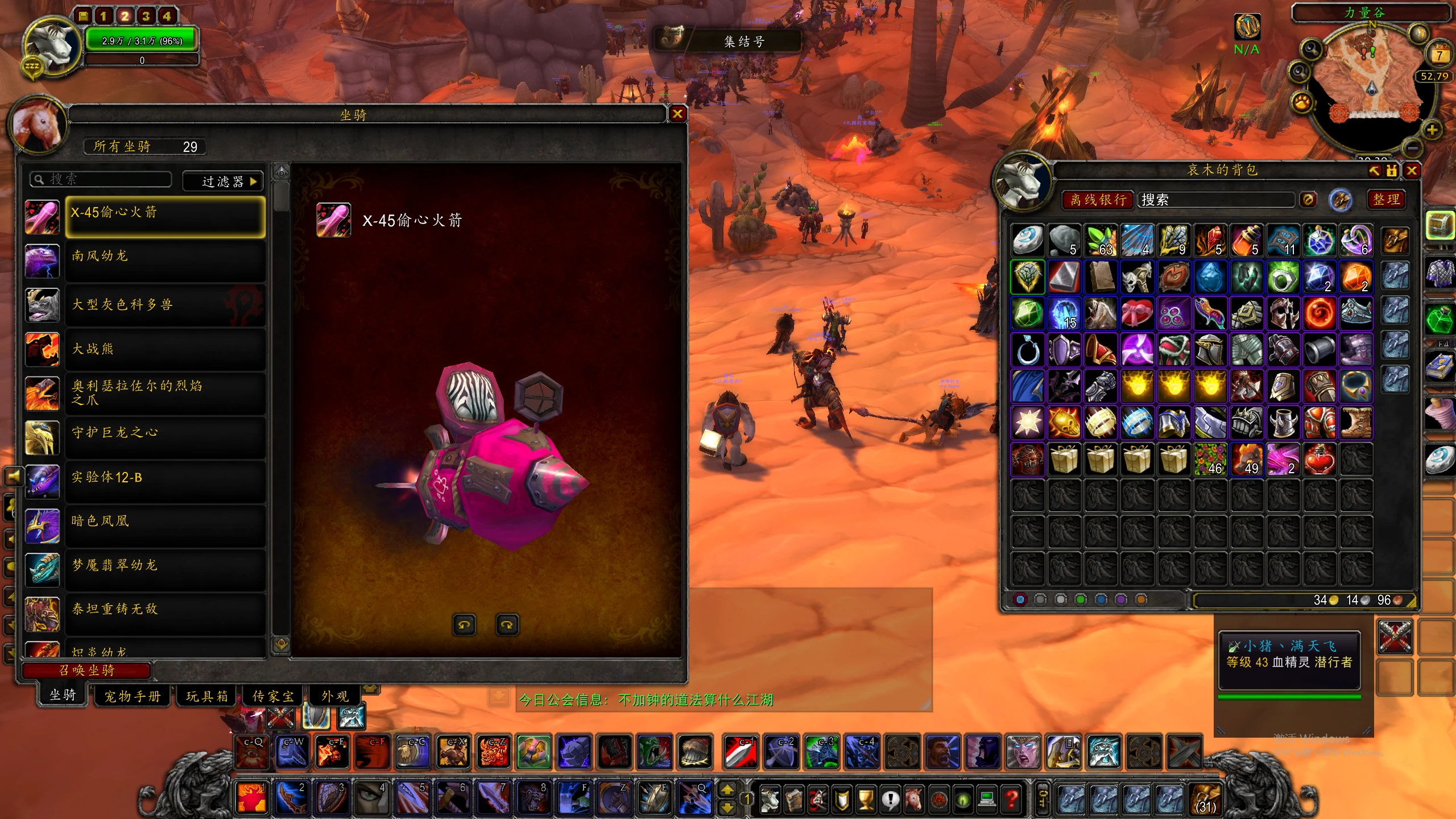Switch to the 宠物手册 tab
Viewport: 1456px width, 819px height.
pos(132,696)
